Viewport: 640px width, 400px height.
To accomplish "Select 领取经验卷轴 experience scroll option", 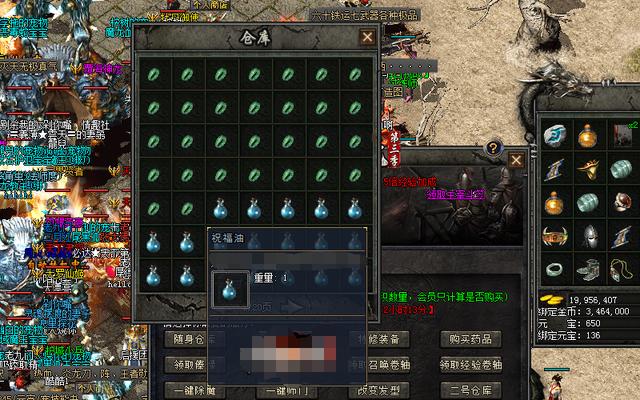I will pos(470,365).
